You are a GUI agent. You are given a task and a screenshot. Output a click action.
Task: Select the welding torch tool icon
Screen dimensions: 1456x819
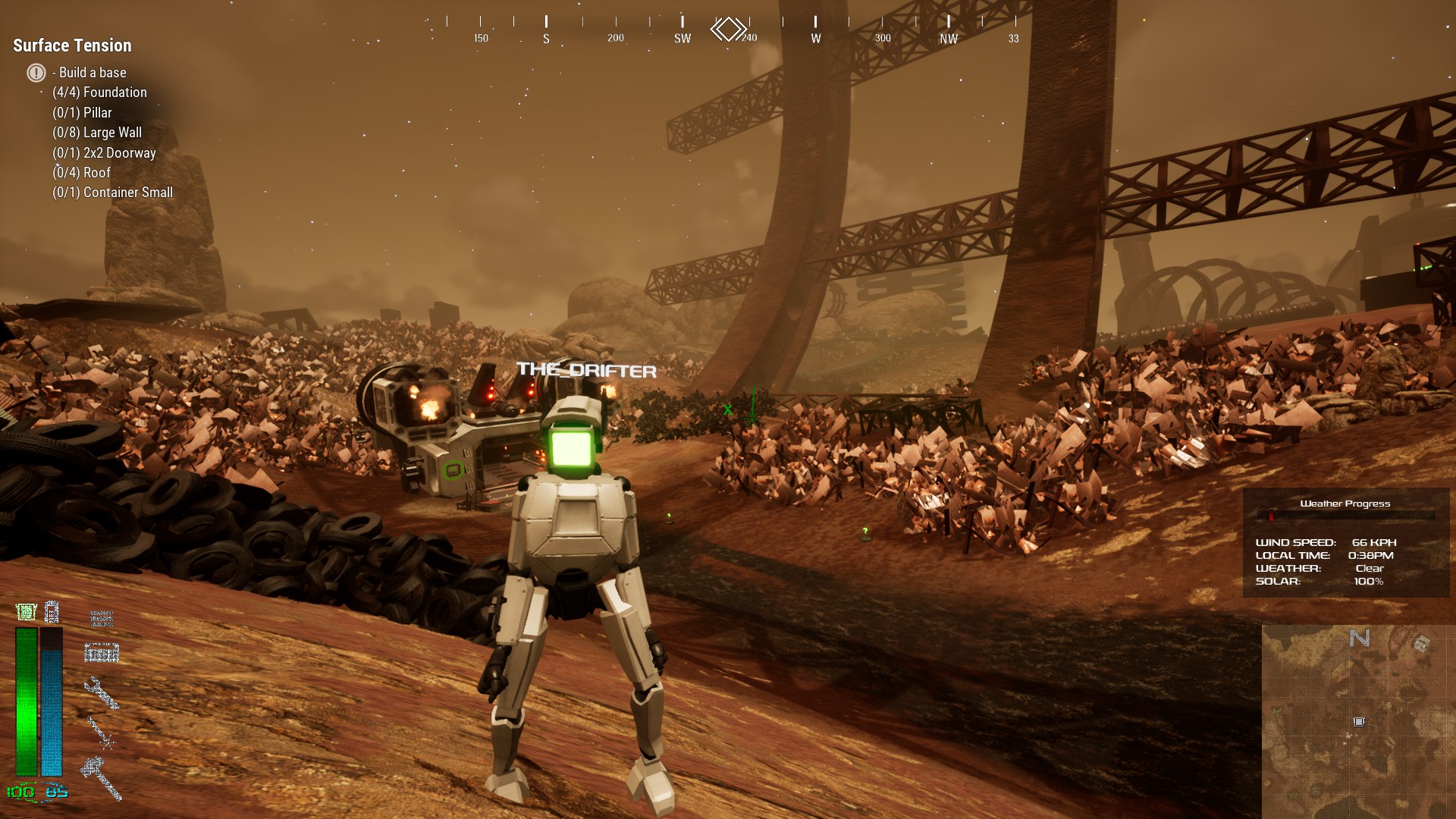pyautogui.click(x=101, y=734)
